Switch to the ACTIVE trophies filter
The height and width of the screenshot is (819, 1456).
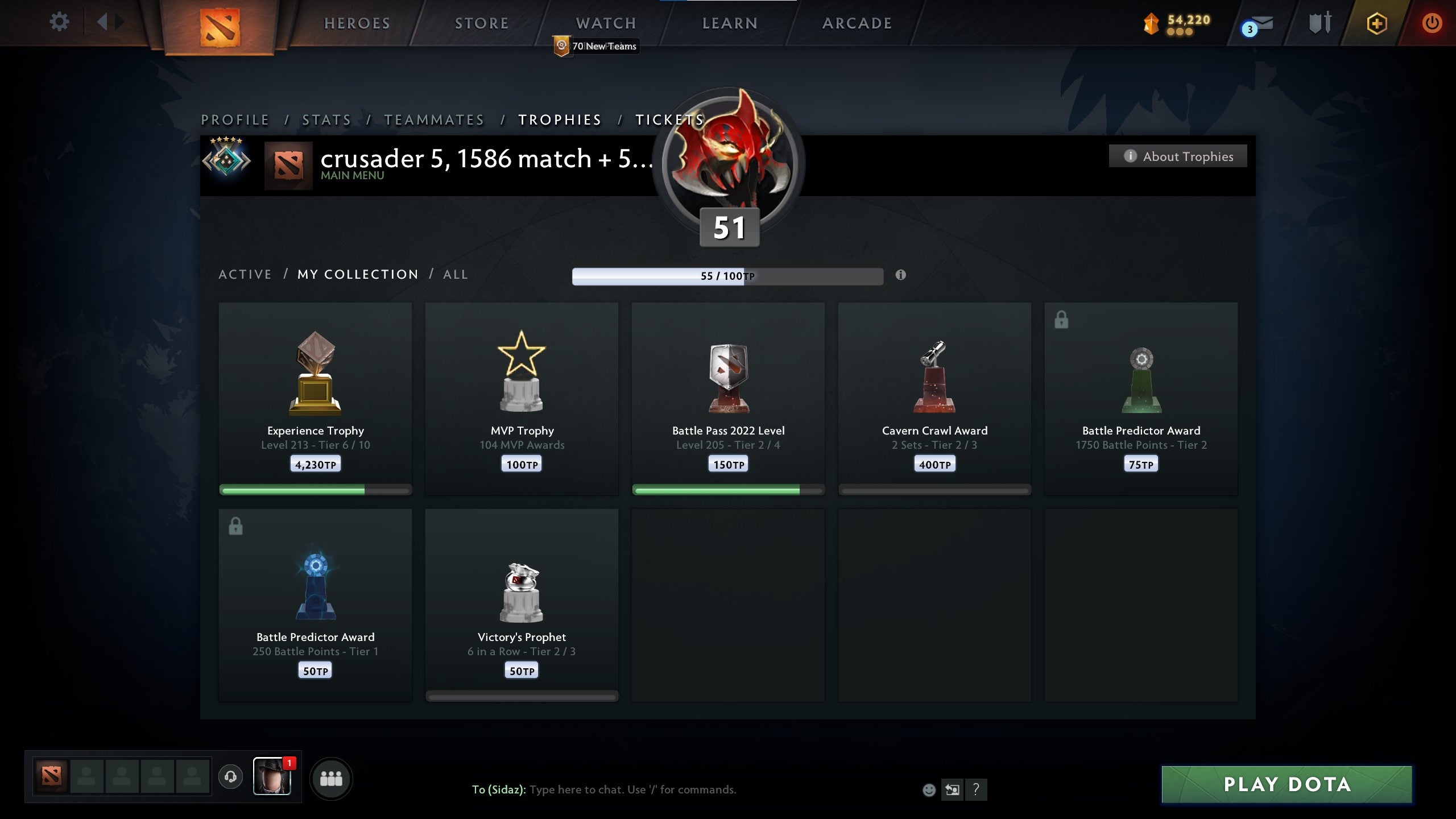point(245,274)
